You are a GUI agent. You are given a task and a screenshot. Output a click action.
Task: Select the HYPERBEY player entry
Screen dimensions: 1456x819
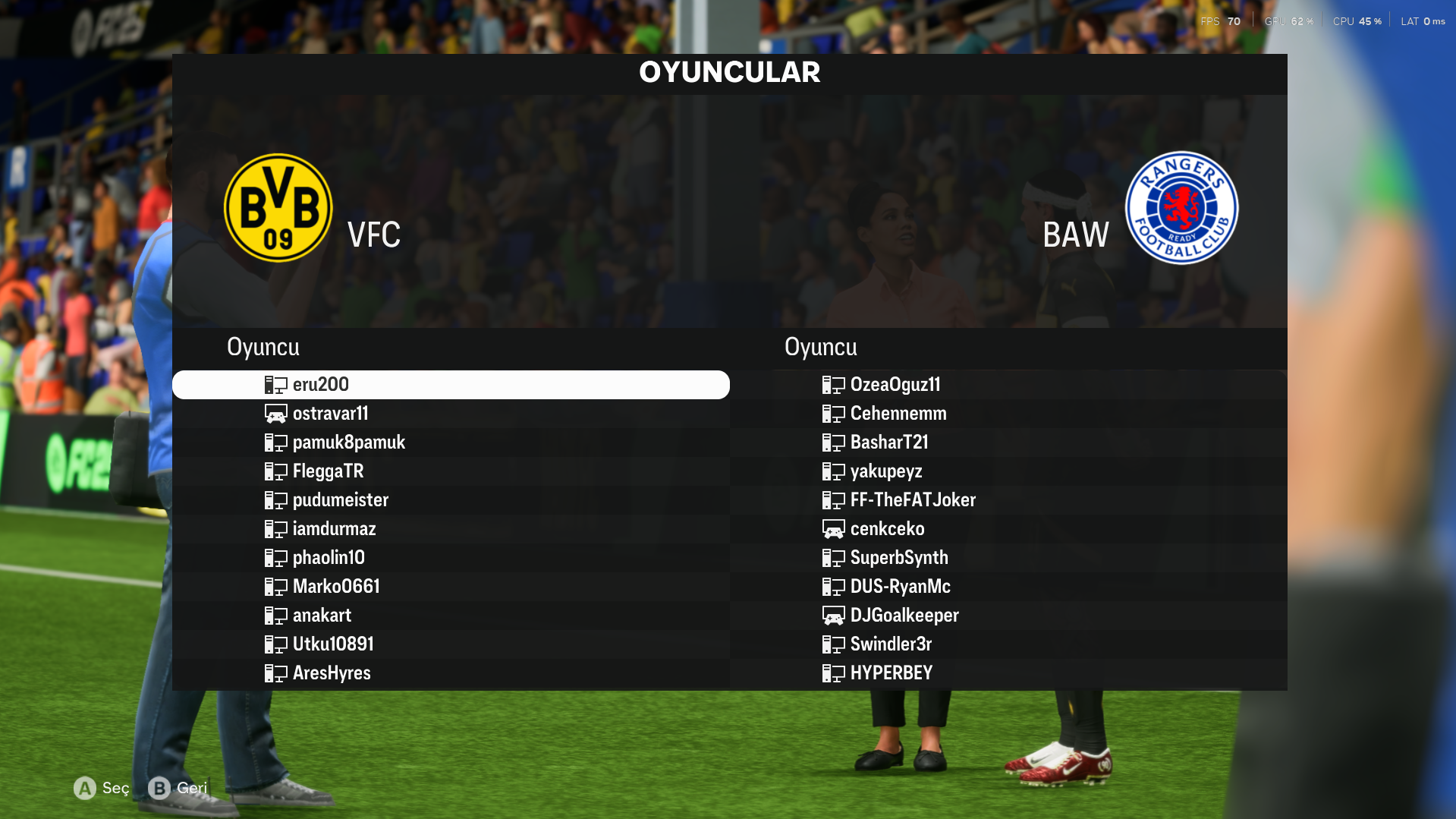[x=891, y=673]
